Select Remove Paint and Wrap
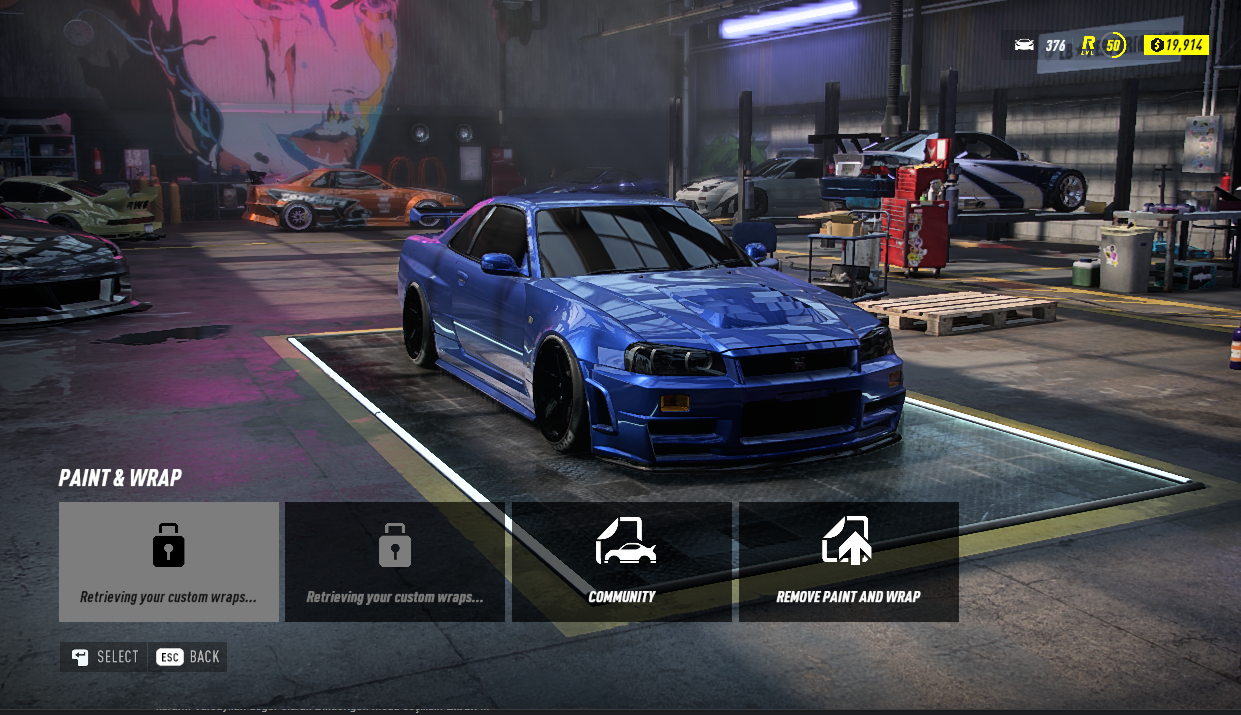Viewport: 1241px width, 715px height. click(x=848, y=561)
